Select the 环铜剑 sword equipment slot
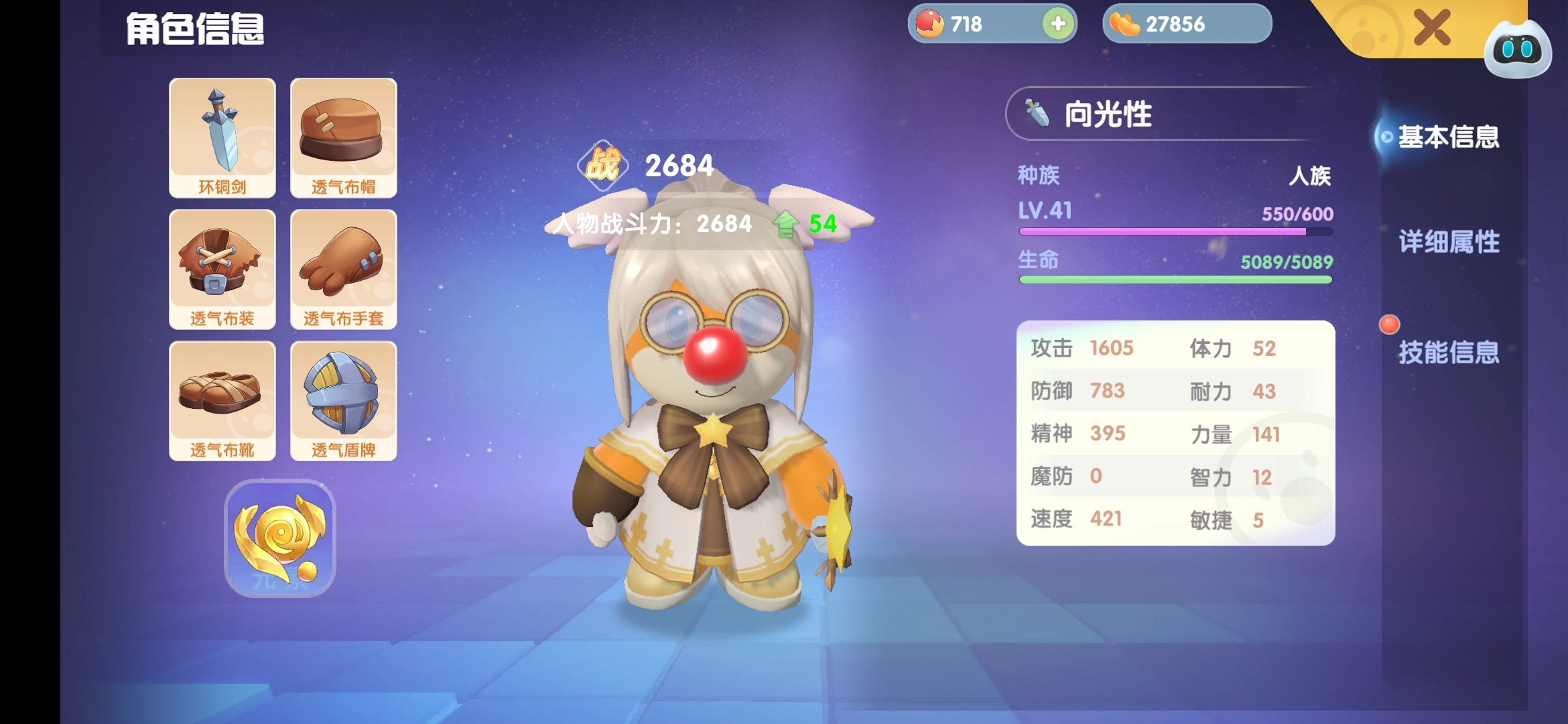The height and width of the screenshot is (724, 1568). [x=222, y=137]
